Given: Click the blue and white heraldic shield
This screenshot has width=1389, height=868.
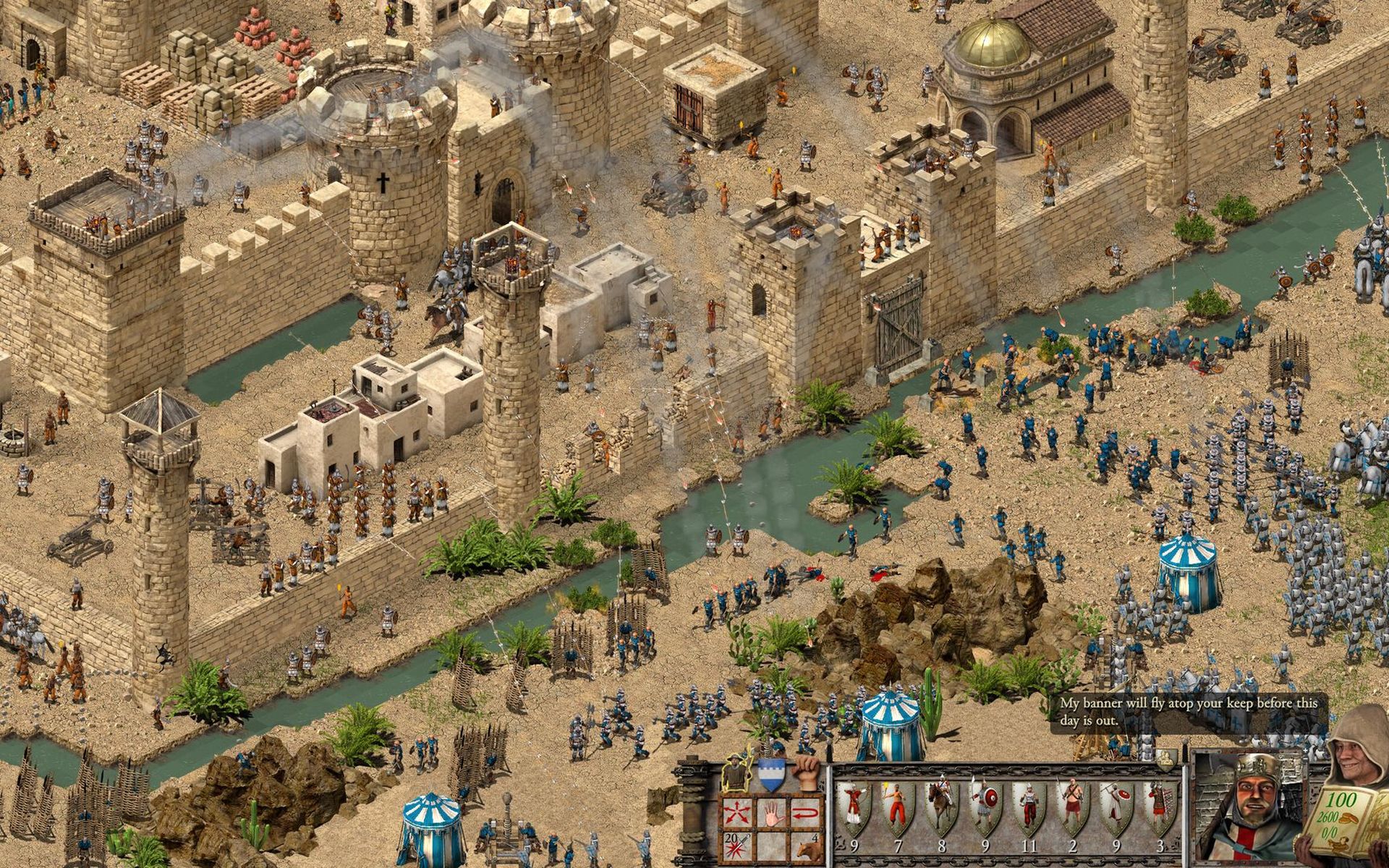Looking at the screenshot, I should click(773, 774).
